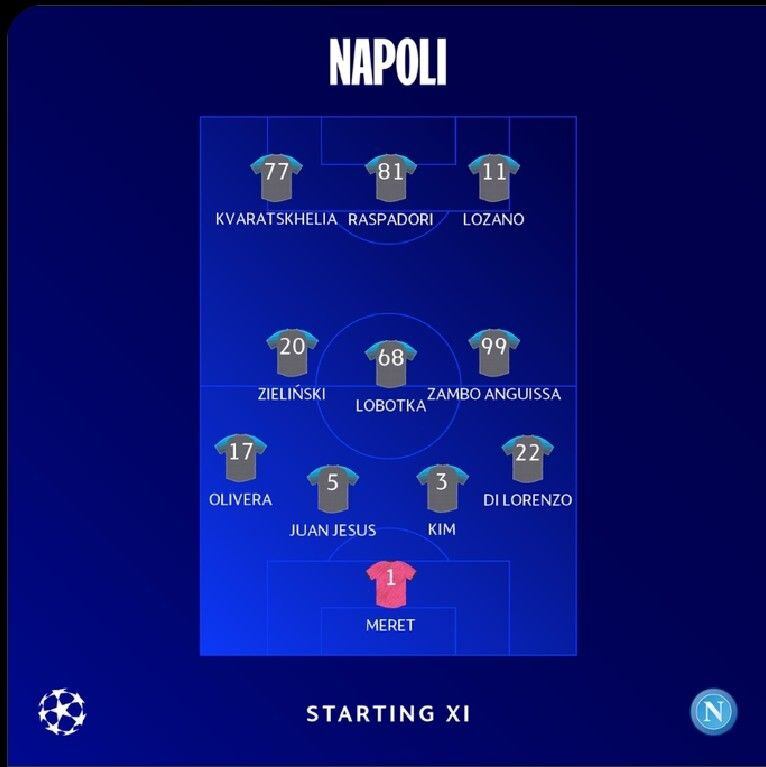
Task: Click the Champions League starball logo
Action: (x=62, y=710)
